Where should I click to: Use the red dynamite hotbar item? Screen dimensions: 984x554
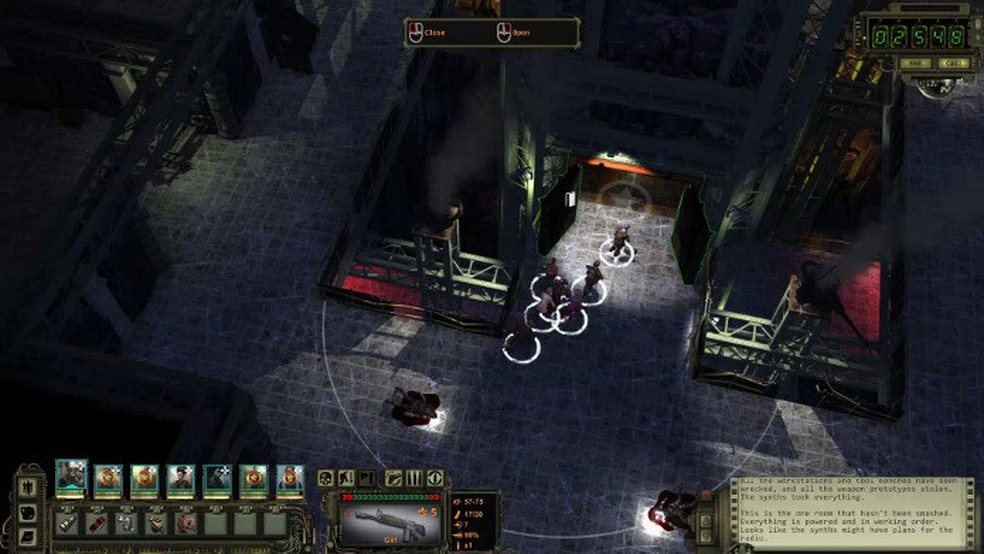[98, 522]
